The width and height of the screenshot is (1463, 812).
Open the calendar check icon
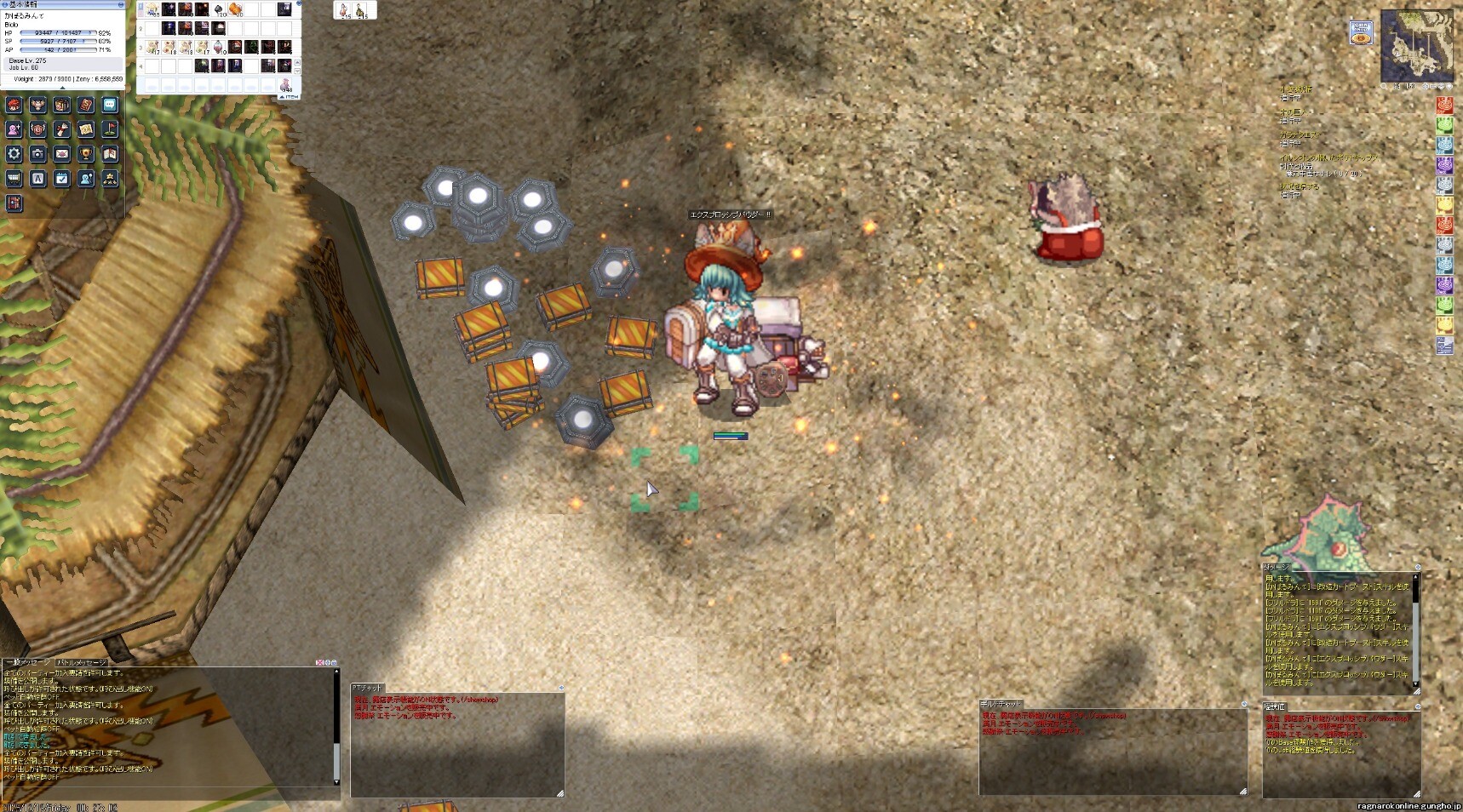click(x=61, y=179)
